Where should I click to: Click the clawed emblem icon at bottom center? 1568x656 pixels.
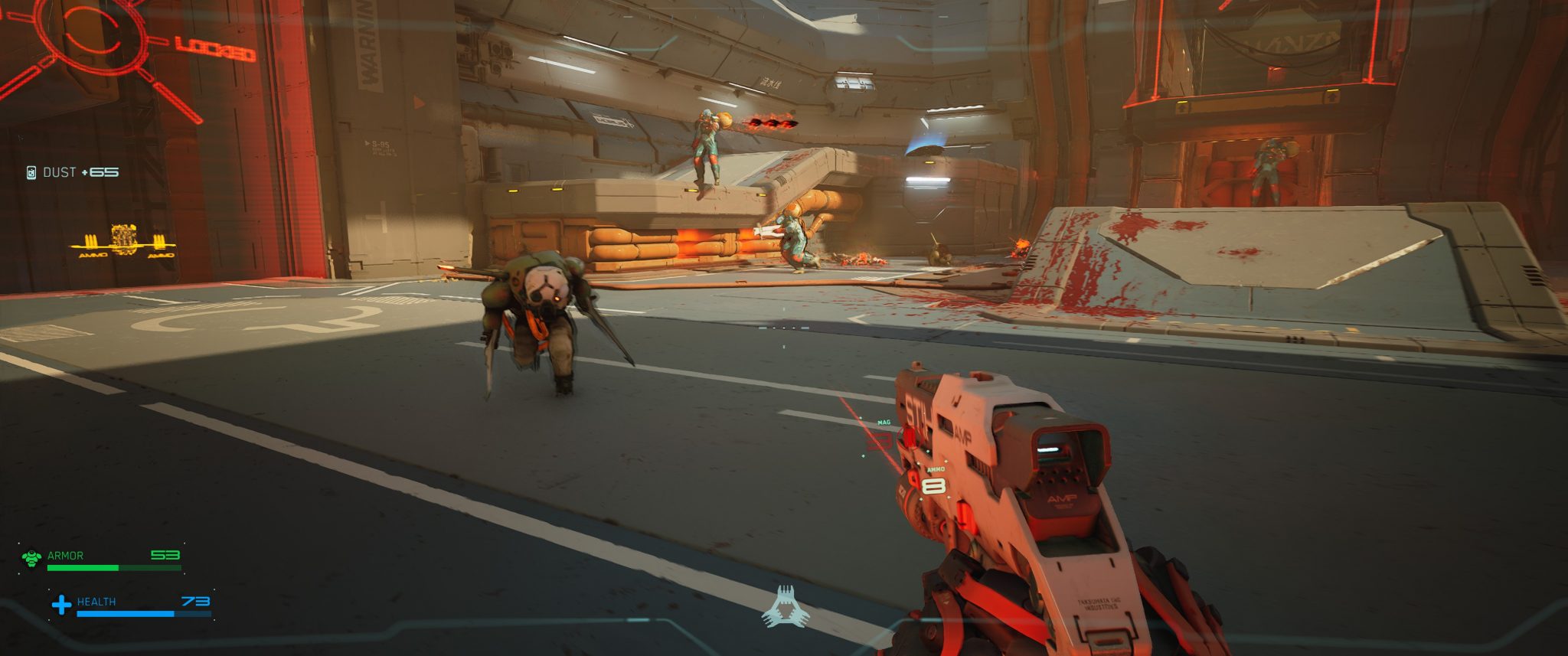pyautogui.click(x=785, y=608)
